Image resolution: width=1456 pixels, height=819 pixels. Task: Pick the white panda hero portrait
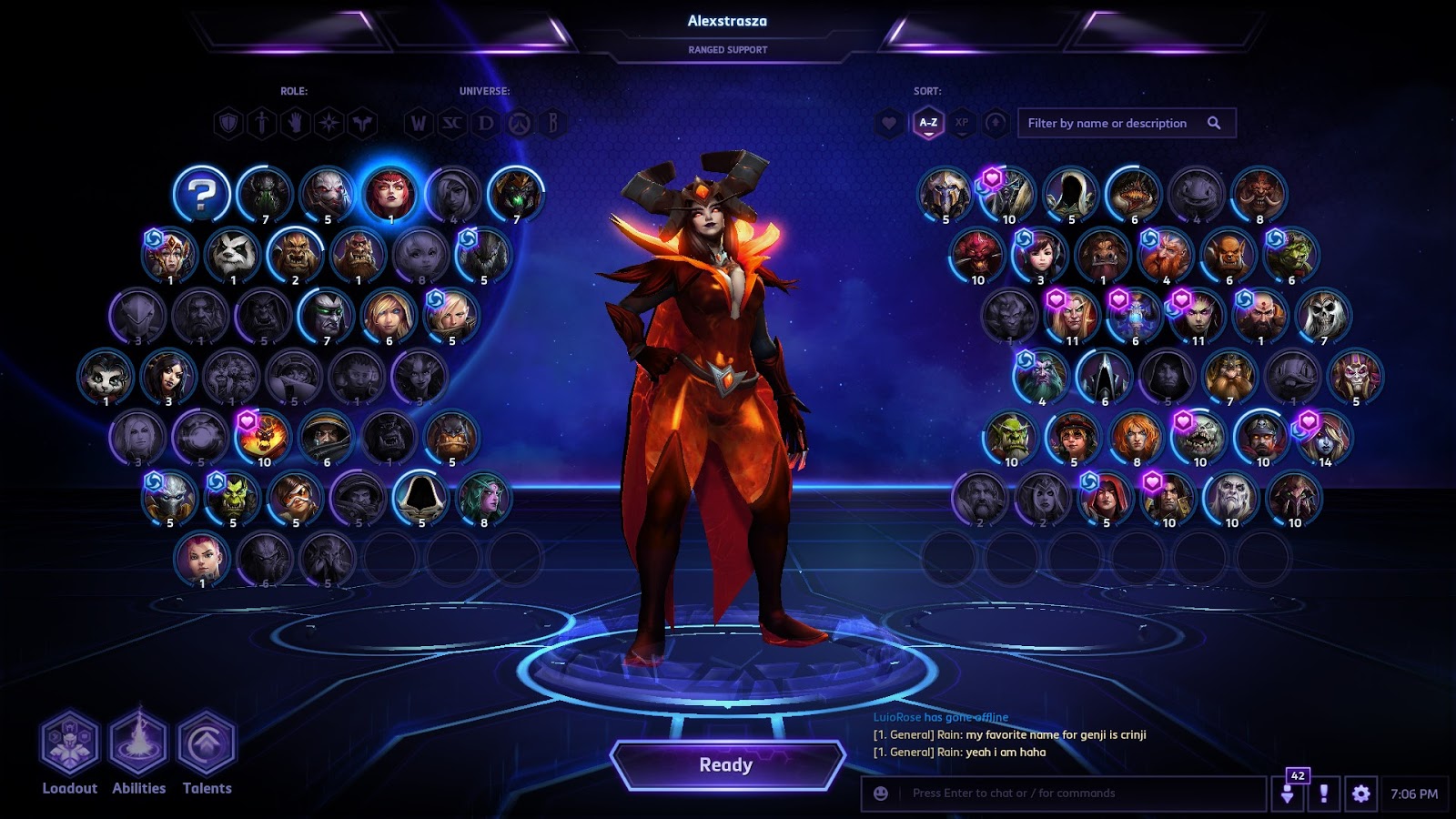coord(232,255)
